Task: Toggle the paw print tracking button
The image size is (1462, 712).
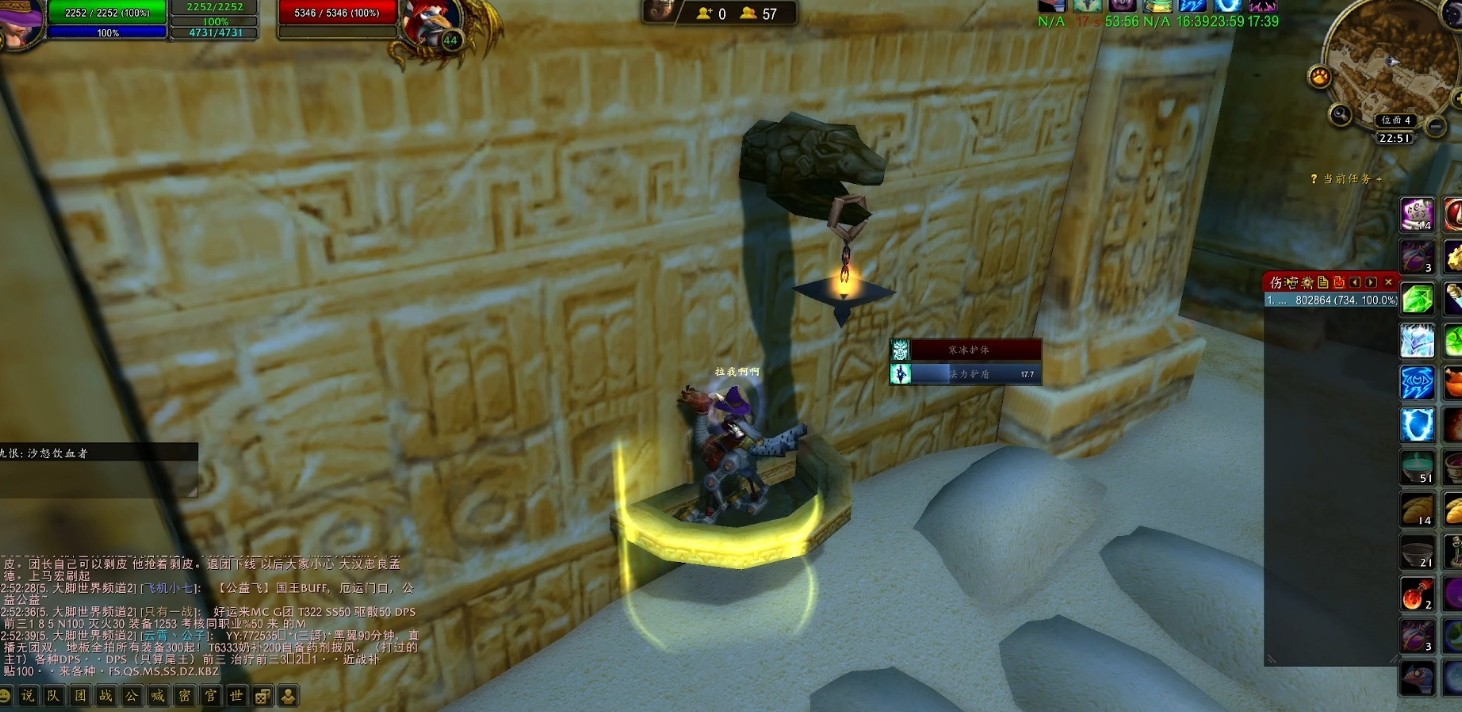Action: pos(1322,78)
